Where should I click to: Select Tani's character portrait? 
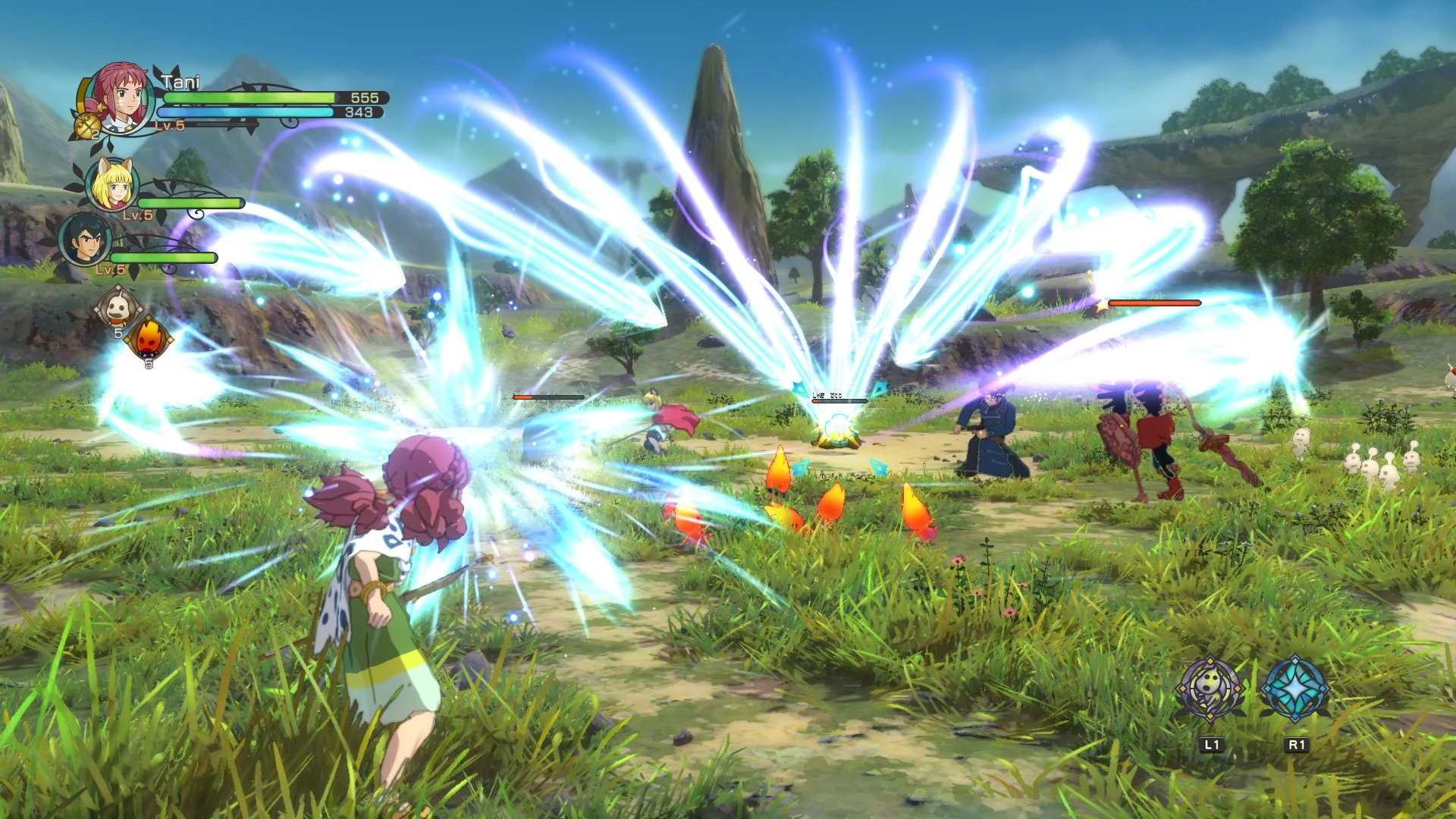click(121, 95)
